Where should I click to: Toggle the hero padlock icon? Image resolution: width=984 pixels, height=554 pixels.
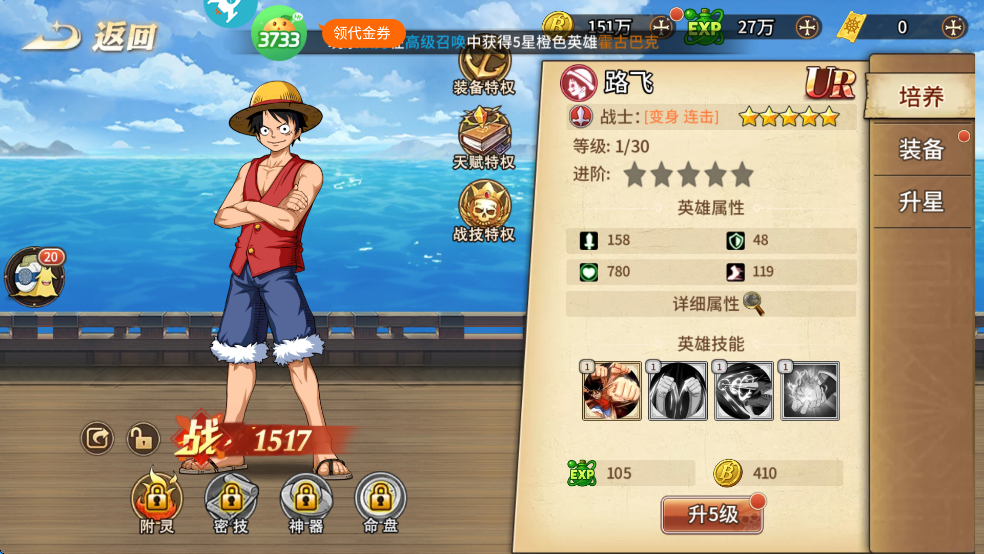143,438
